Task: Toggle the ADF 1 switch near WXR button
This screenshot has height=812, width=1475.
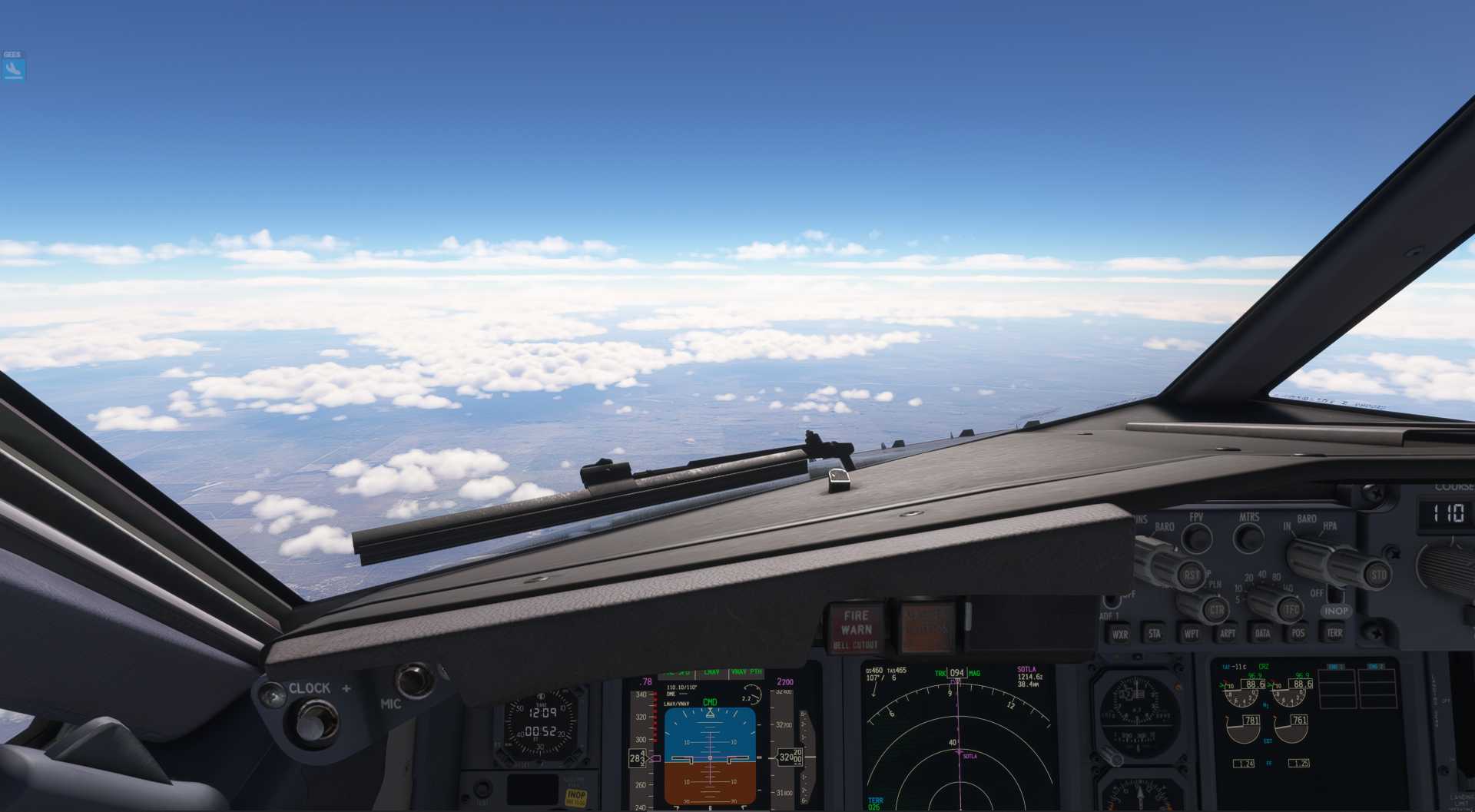Action: [x=1111, y=599]
